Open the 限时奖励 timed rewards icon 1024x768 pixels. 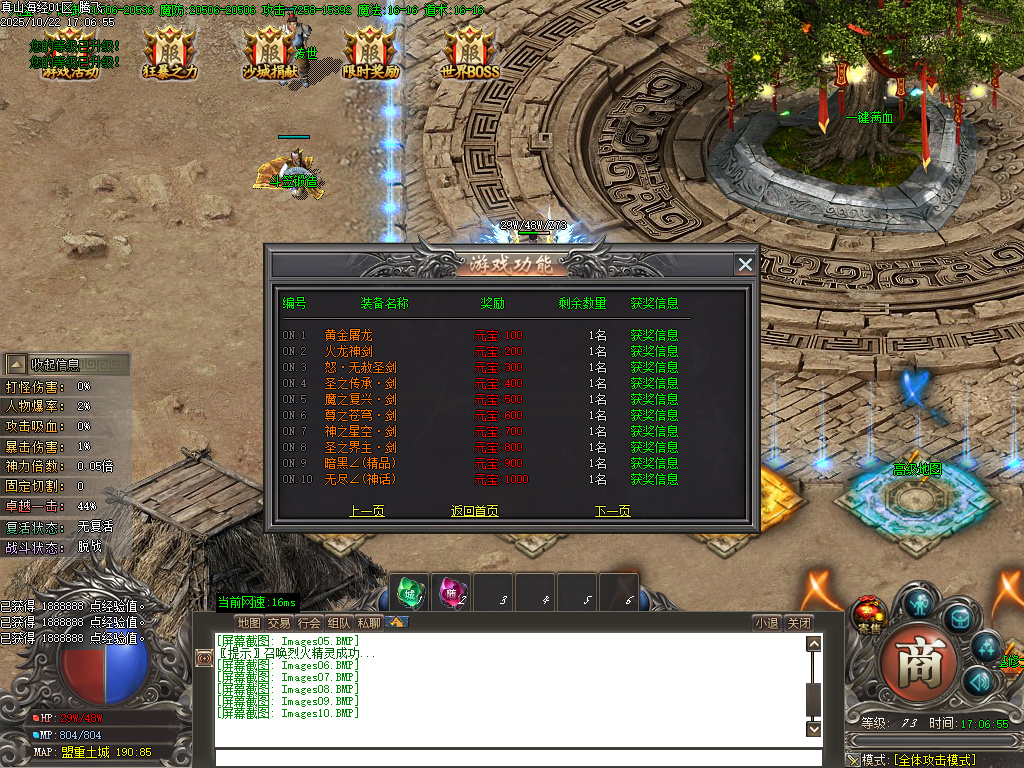tap(370, 52)
